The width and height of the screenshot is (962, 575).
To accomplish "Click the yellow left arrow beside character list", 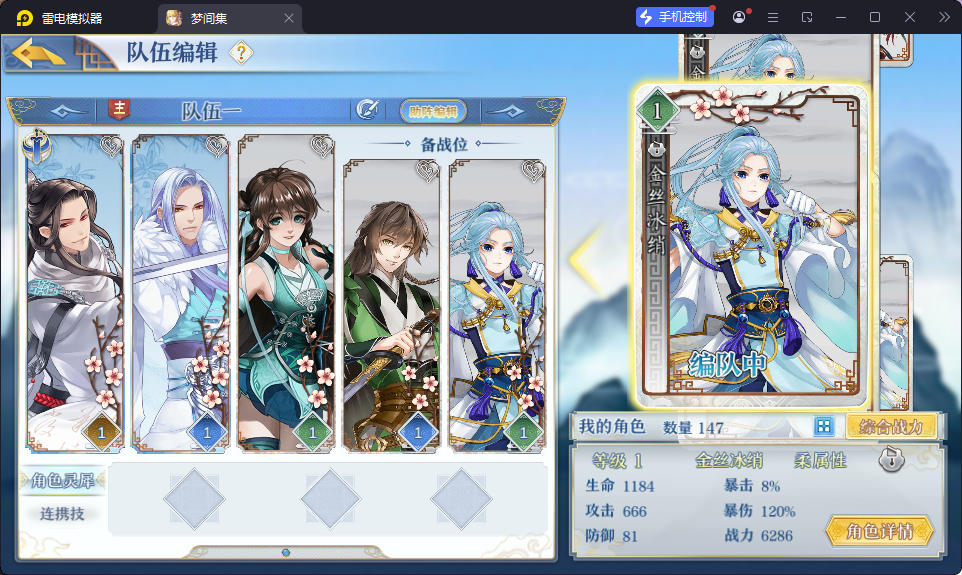I will [581, 259].
